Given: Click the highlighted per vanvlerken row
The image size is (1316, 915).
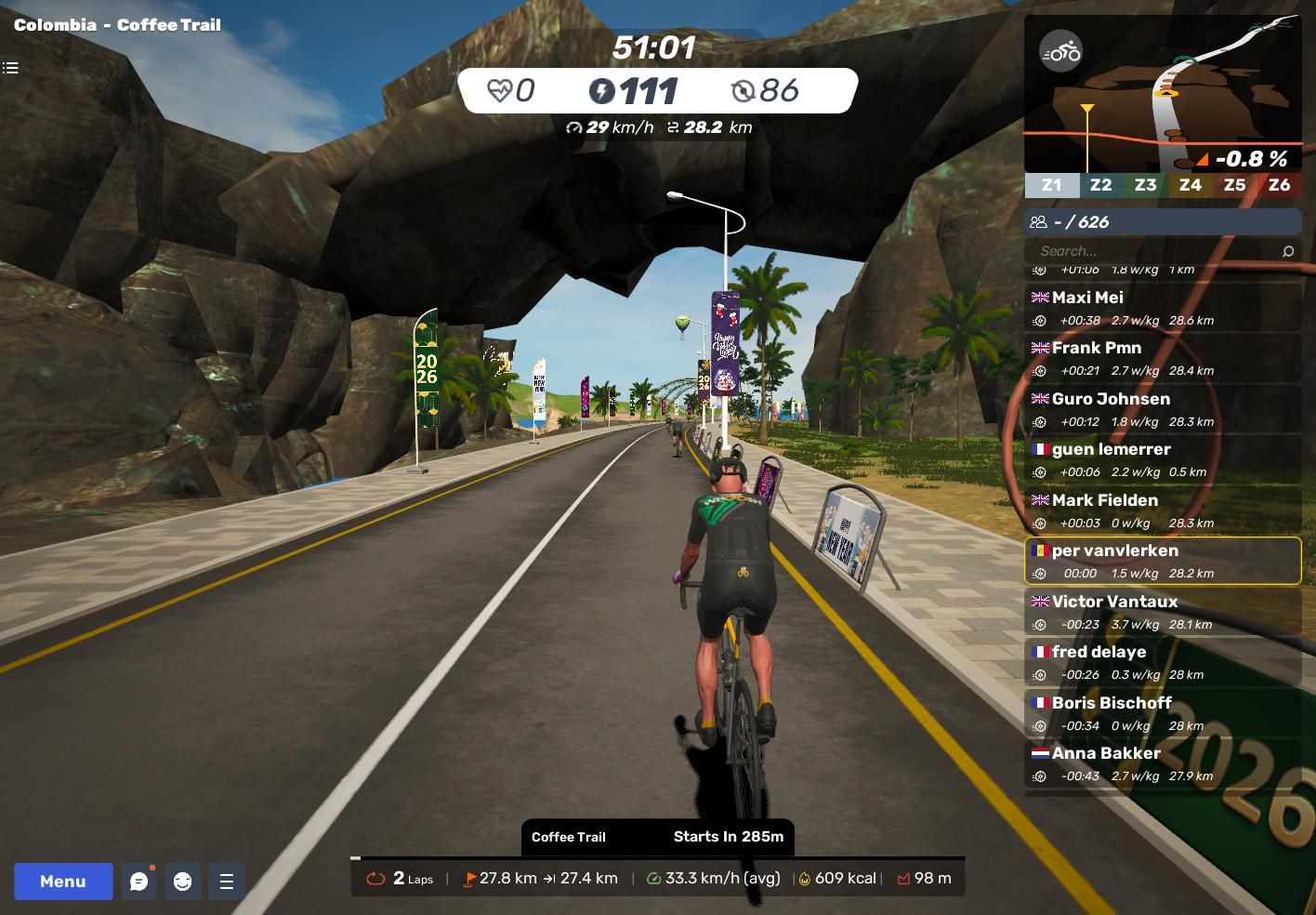Looking at the screenshot, I should [x=1162, y=561].
